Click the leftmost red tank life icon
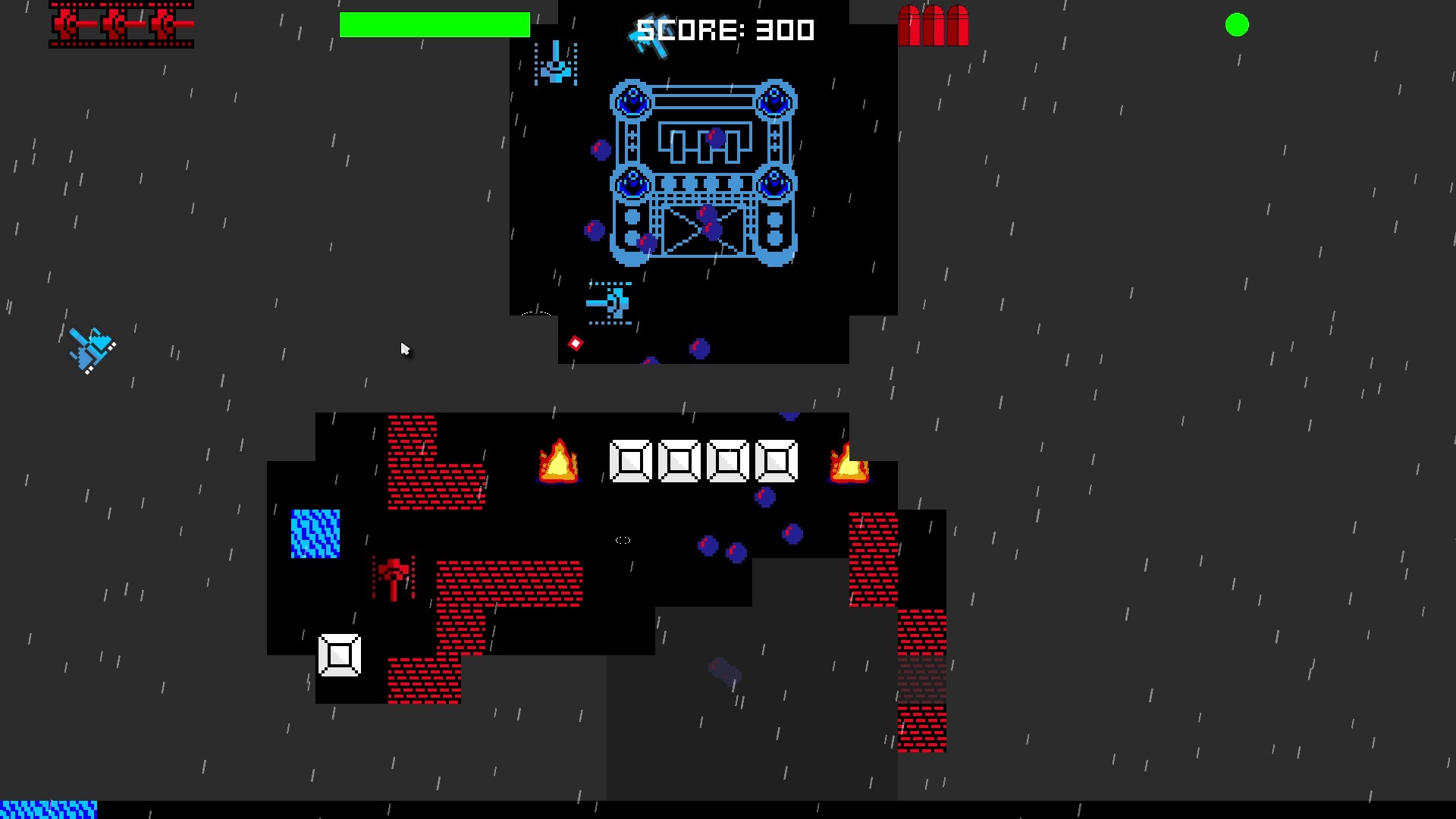Viewport: 1456px width, 819px height. (68, 24)
